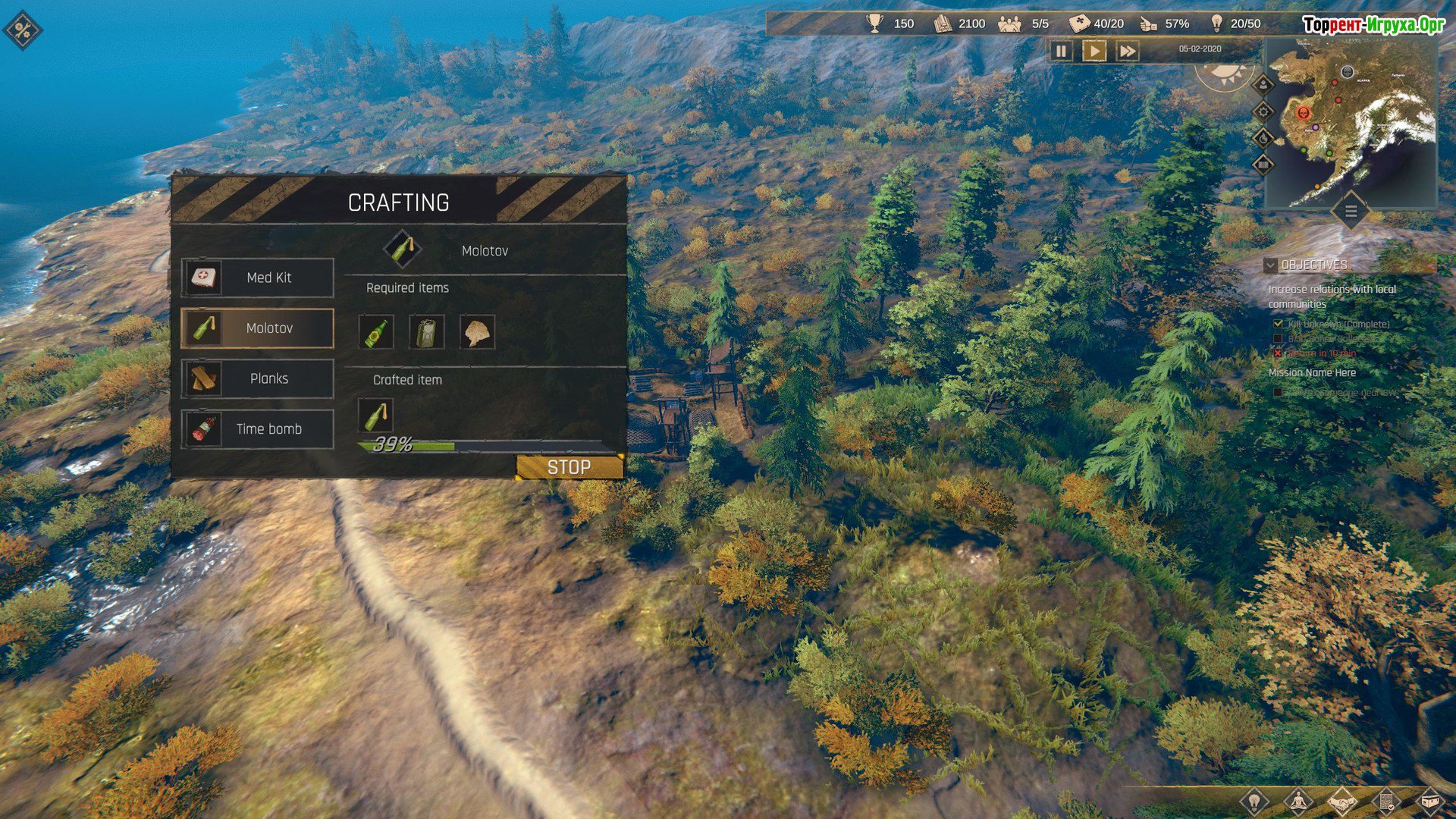The width and height of the screenshot is (1456, 819).
Task: Choose the Molotov recipe entry
Action: (257, 328)
